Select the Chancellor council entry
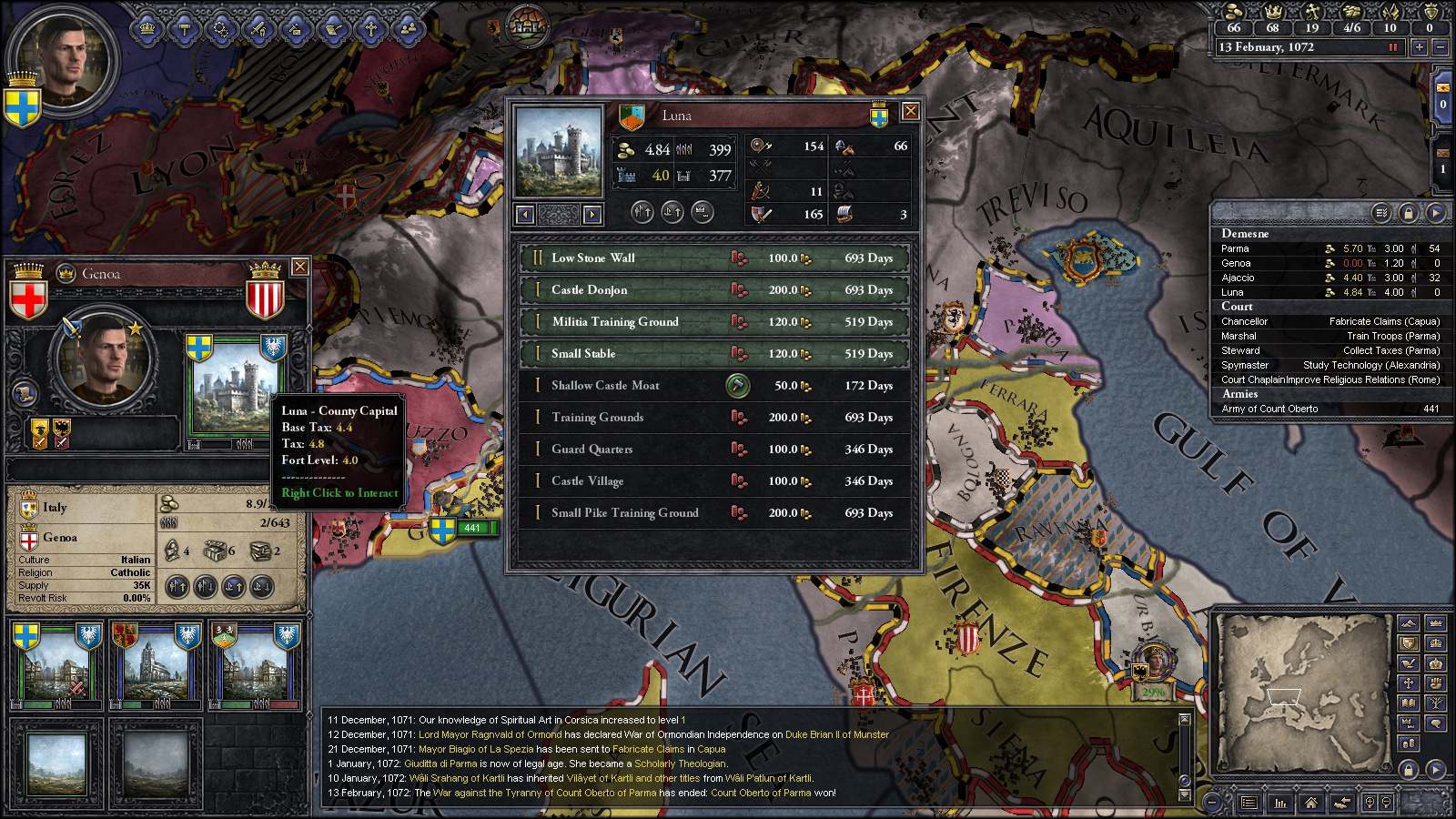This screenshot has width=1456, height=819. 1244,321
